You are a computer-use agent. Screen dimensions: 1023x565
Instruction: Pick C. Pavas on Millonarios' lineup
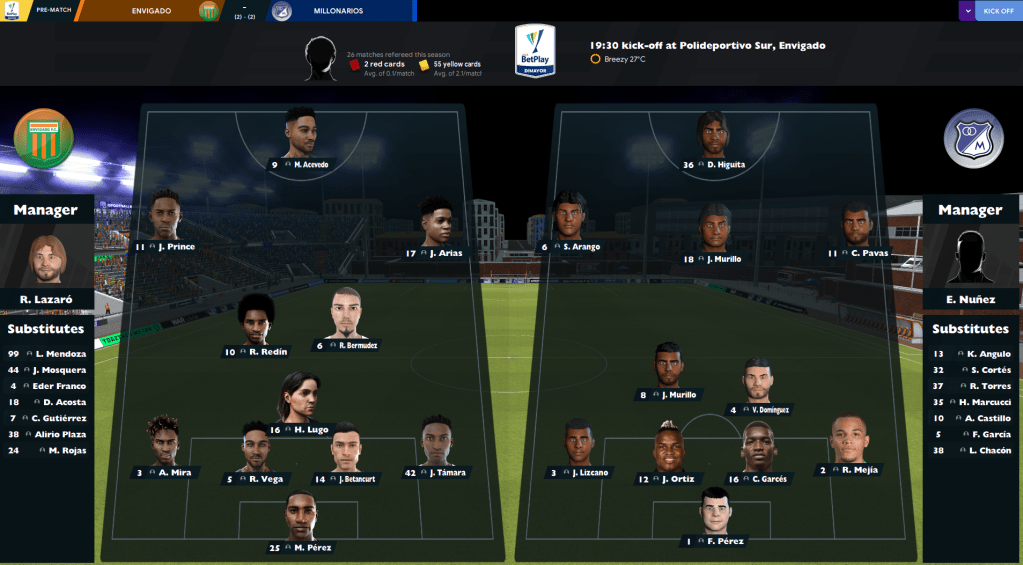[858, 229]
